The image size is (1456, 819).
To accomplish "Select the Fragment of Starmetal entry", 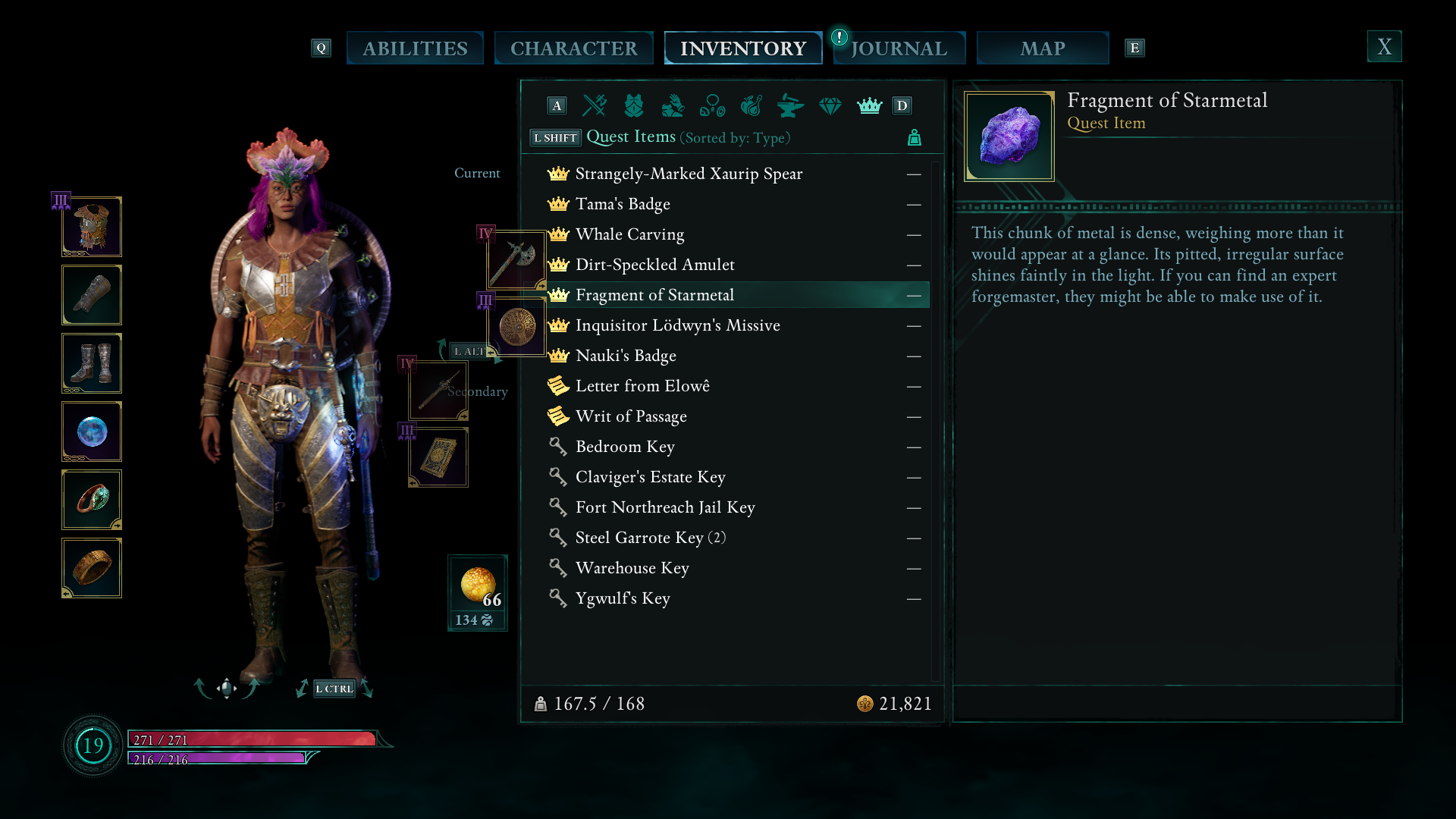I will (654, 295).
